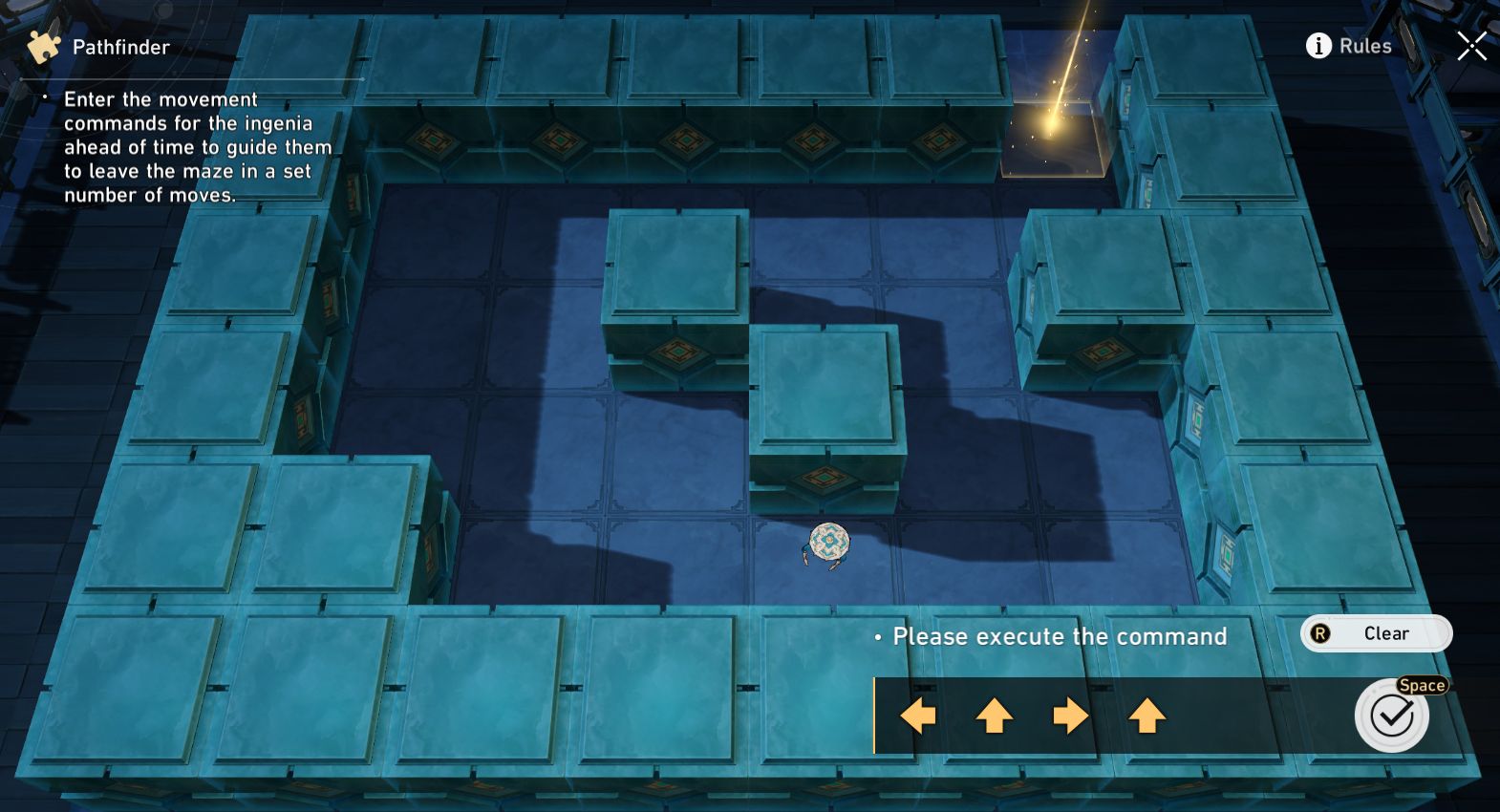Viewport: 1500px width, 812px height.
Task: Open the Rules info circle icon
Action: coord(1318,45)
